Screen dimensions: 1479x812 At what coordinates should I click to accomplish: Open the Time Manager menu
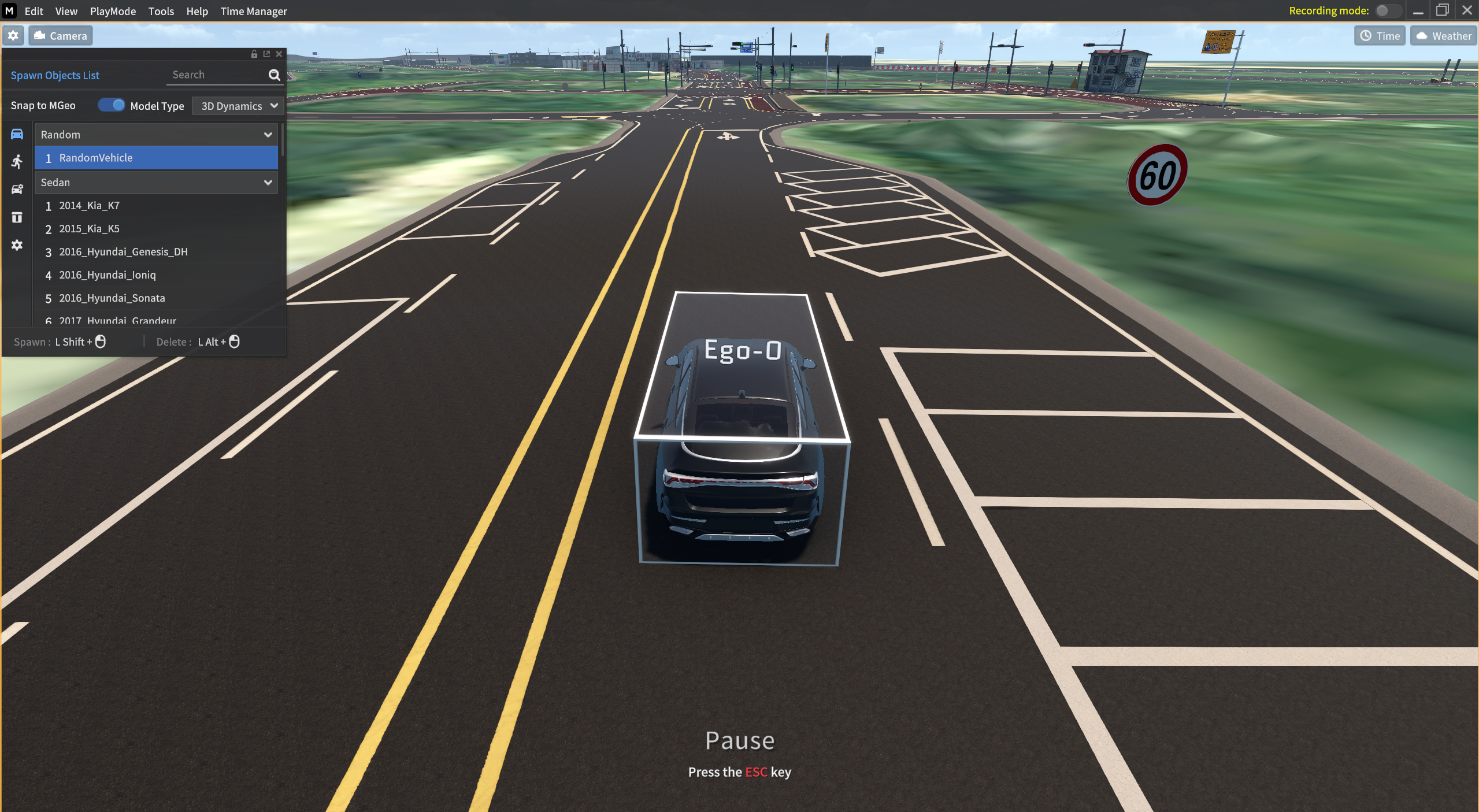pyautogui.click(x=253, y=11)
